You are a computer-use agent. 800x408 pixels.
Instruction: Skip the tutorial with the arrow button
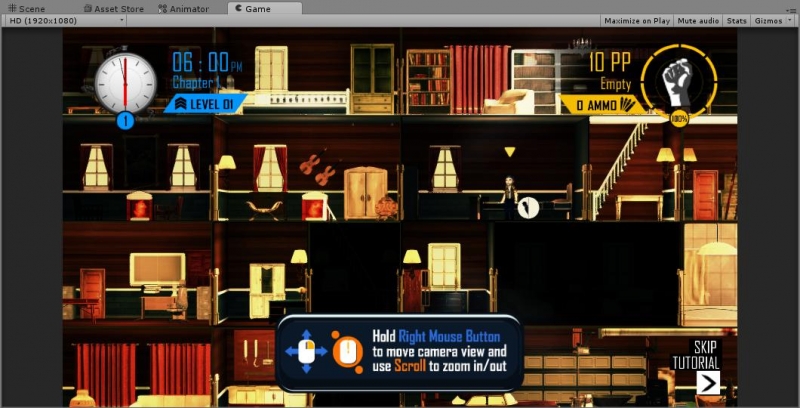click(708, 383)
